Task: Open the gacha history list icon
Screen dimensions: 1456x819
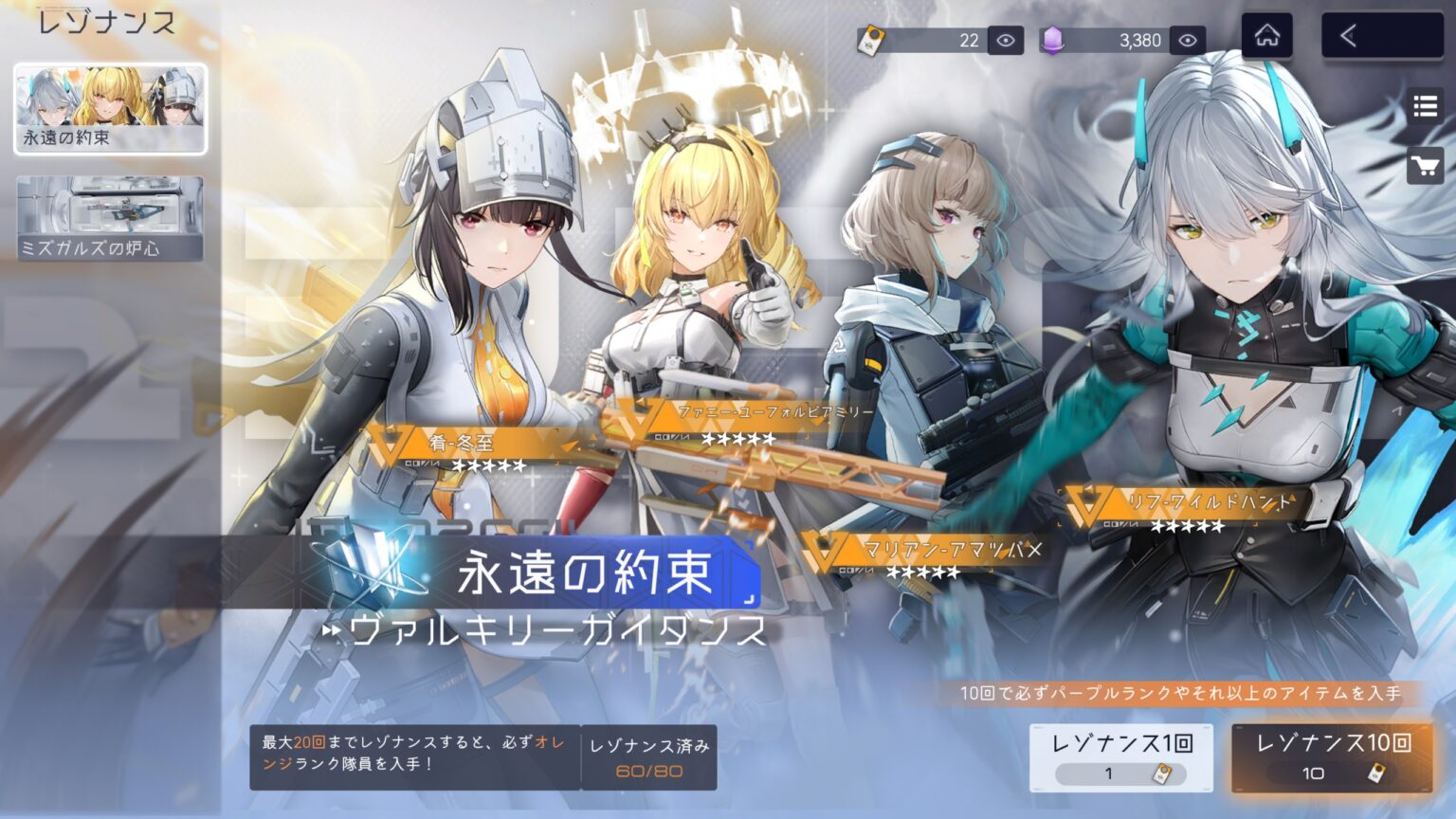Action: pos(1424,105)
